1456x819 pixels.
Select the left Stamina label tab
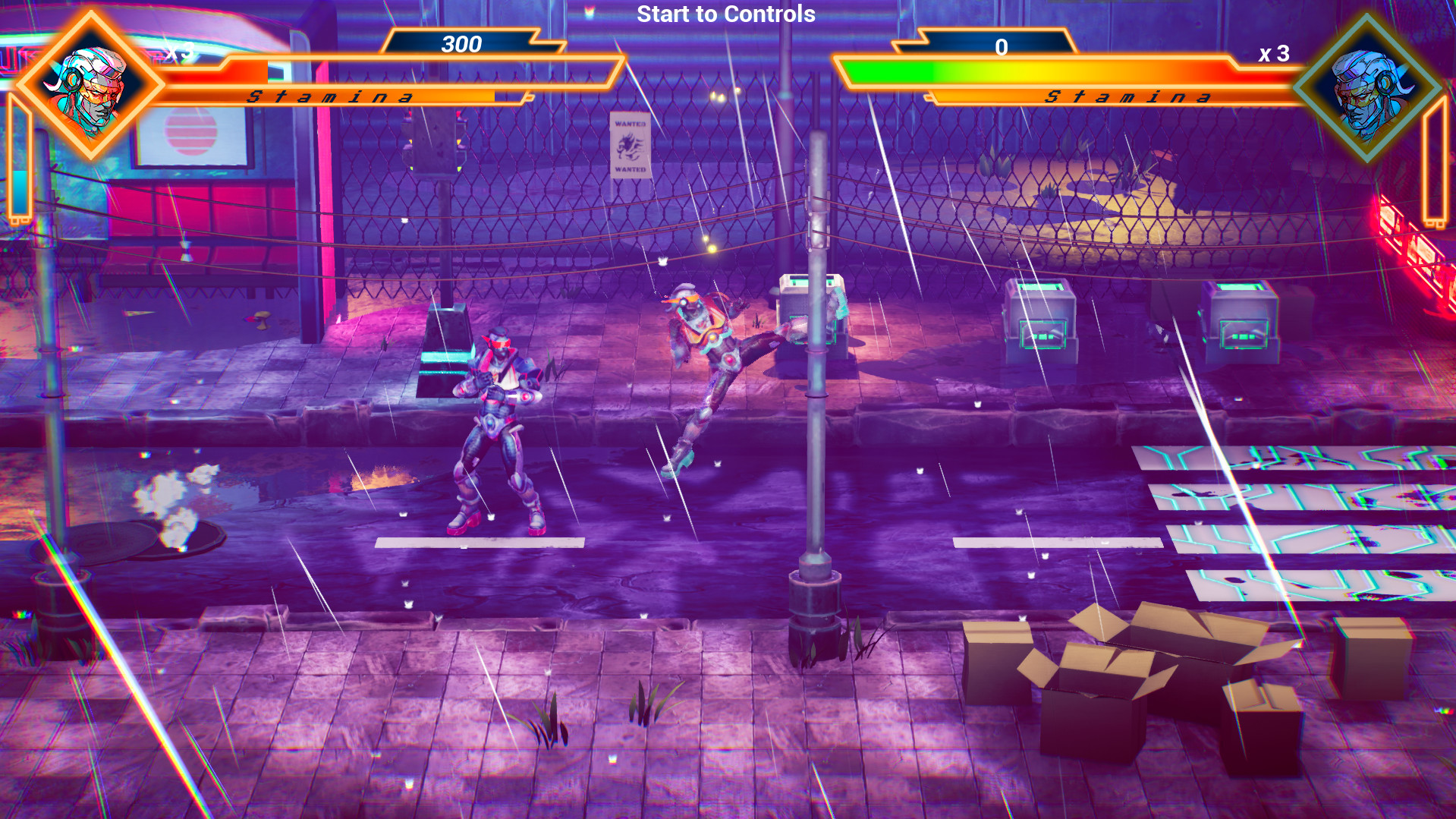(329, 96)
